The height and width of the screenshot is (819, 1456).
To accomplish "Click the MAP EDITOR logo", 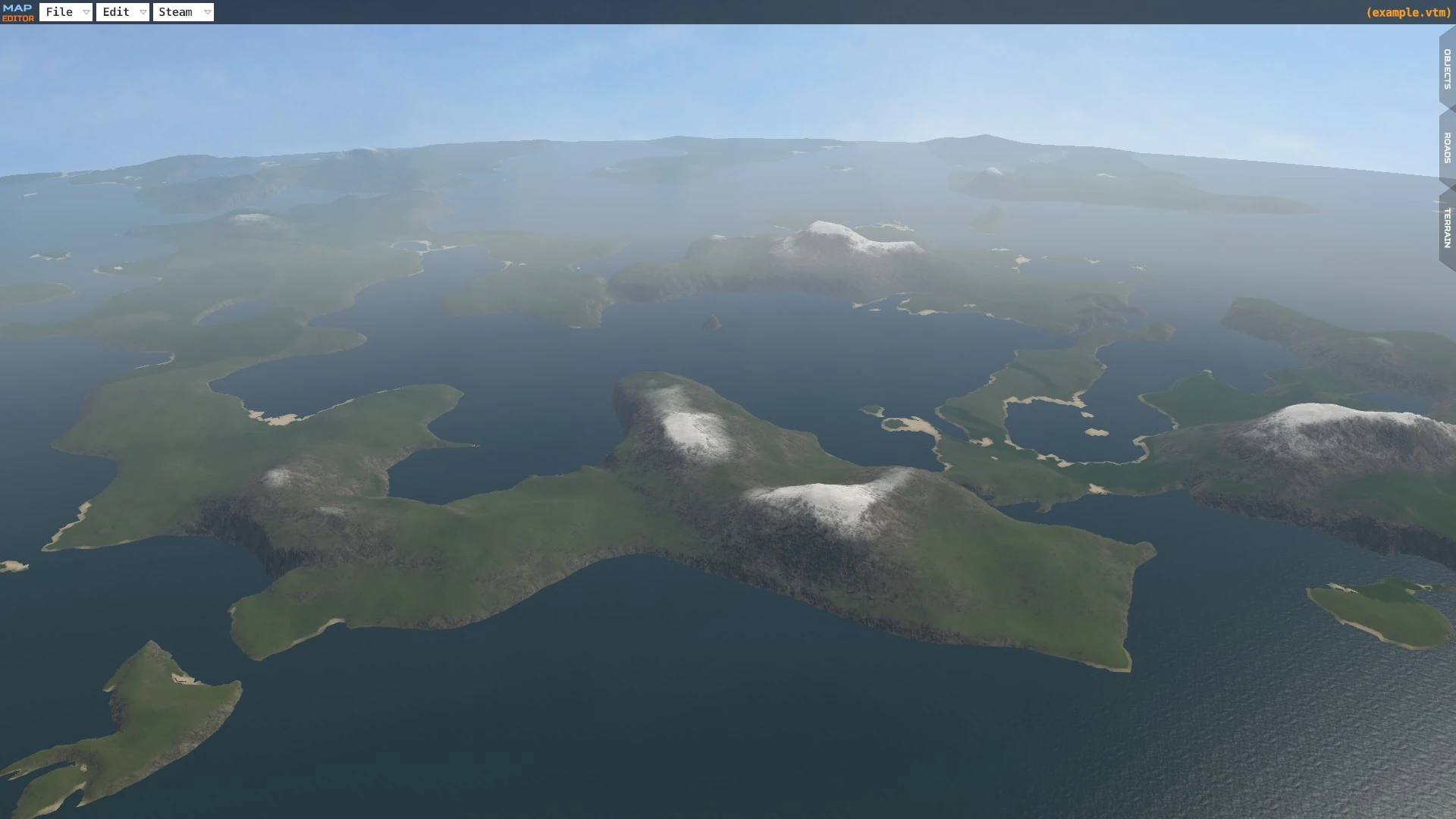I will 19,11.
